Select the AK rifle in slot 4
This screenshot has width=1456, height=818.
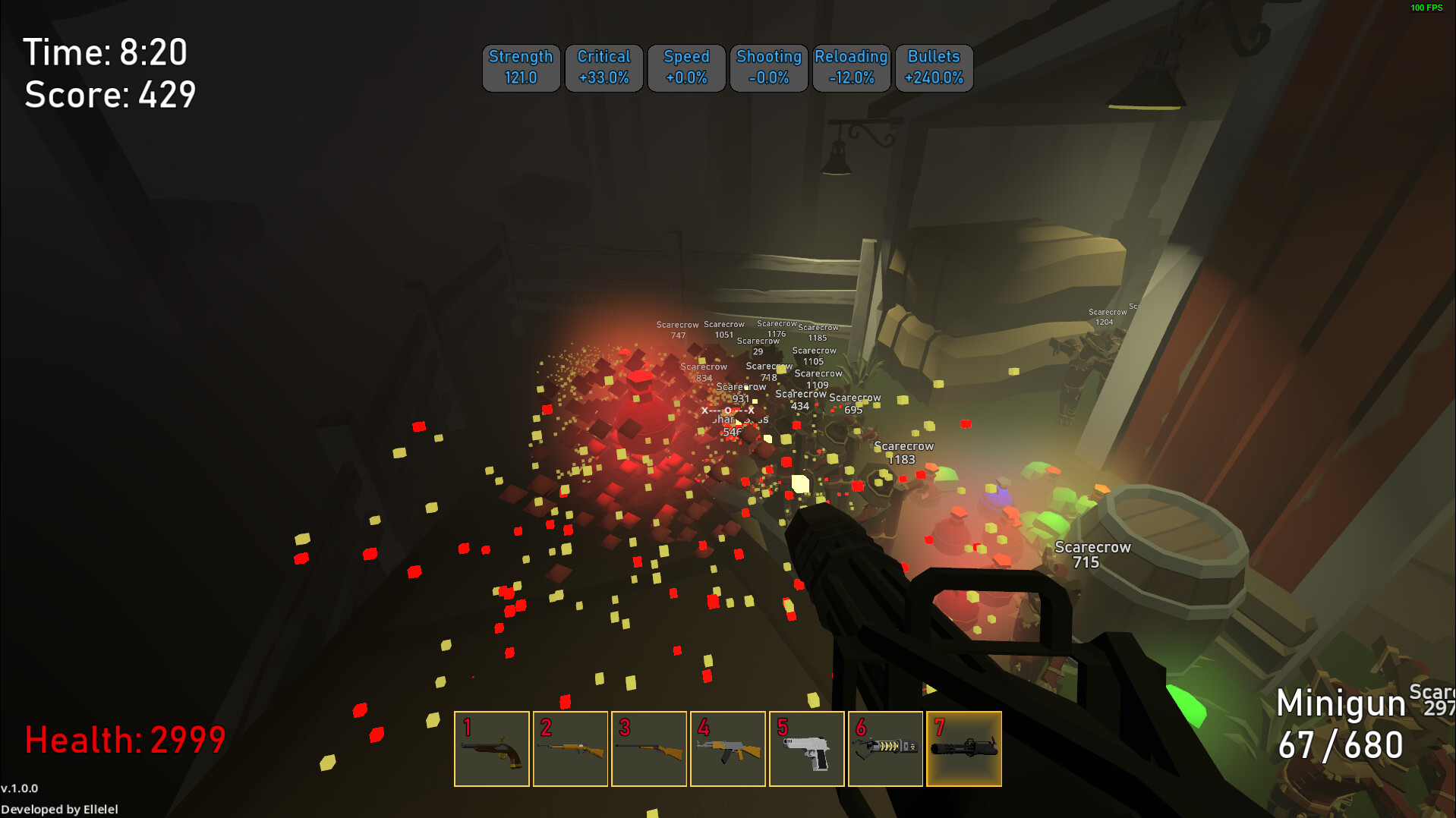point(728,749)
